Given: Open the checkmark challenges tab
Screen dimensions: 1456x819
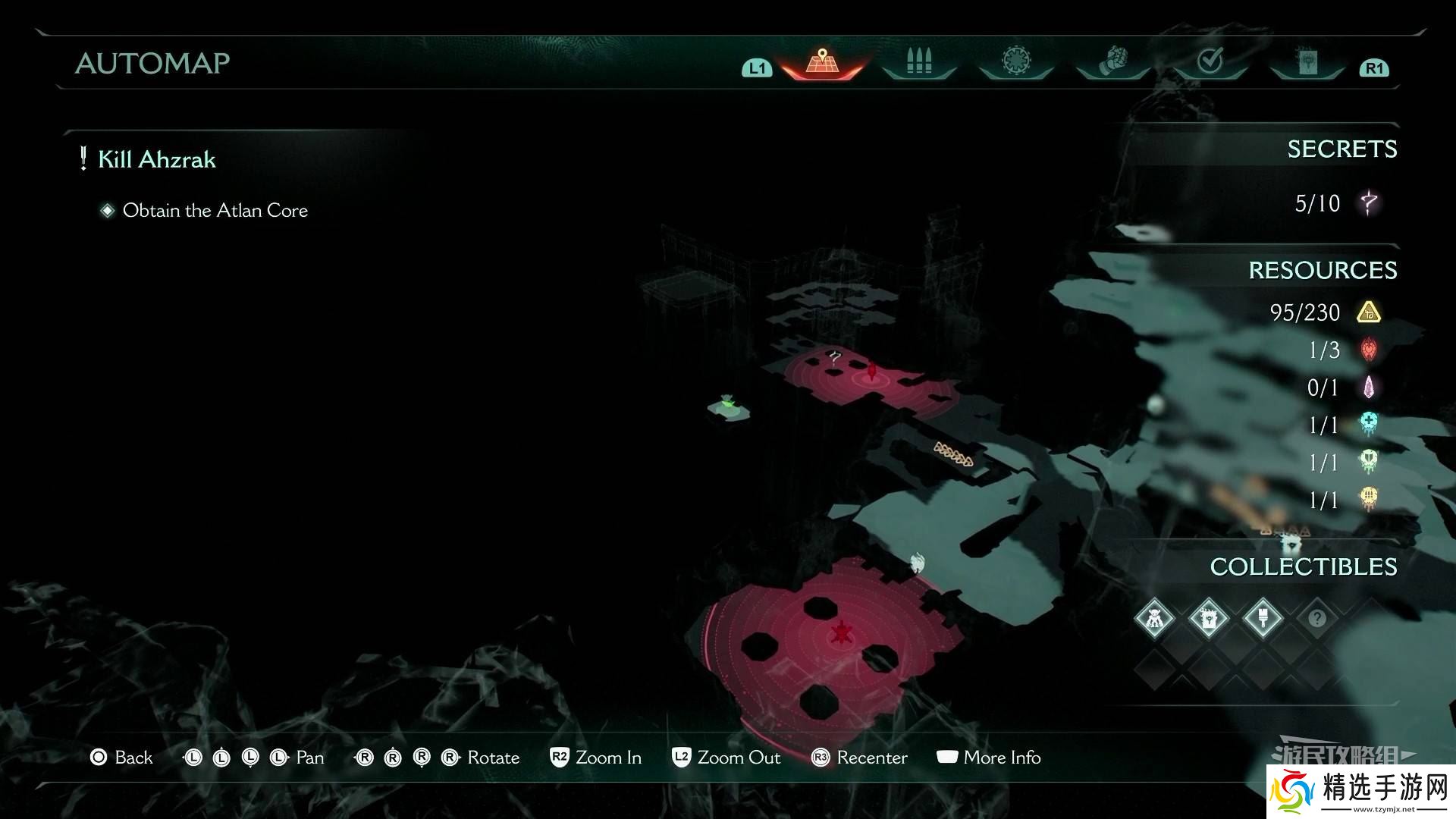Looking at the screenshot, I should pyautogui.click(x=1210, y=61).
